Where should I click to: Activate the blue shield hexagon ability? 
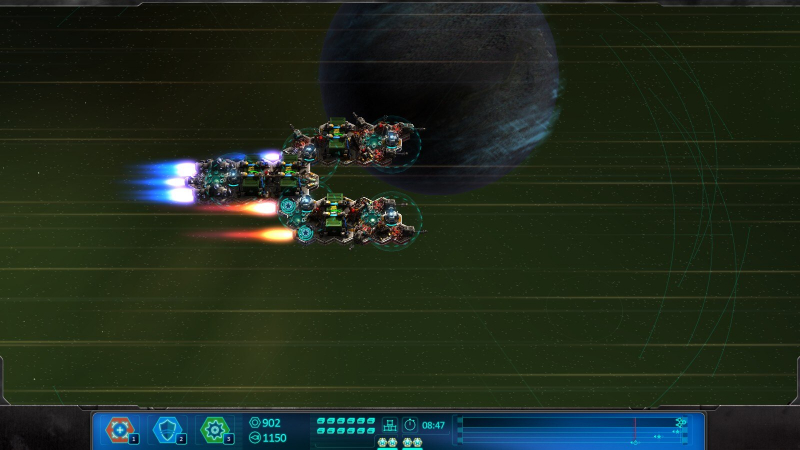[167, 430]
